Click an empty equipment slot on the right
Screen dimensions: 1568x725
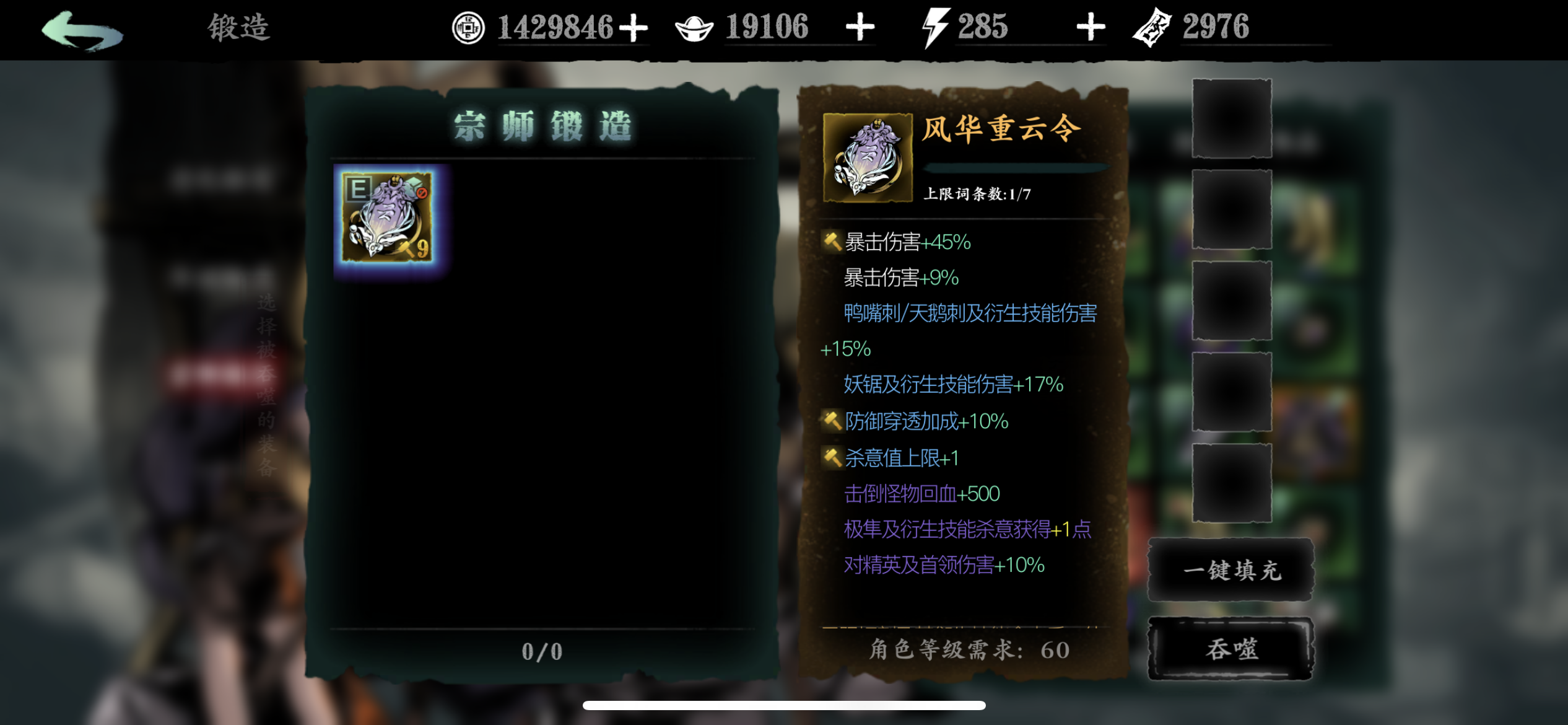tap(1231, 118)
